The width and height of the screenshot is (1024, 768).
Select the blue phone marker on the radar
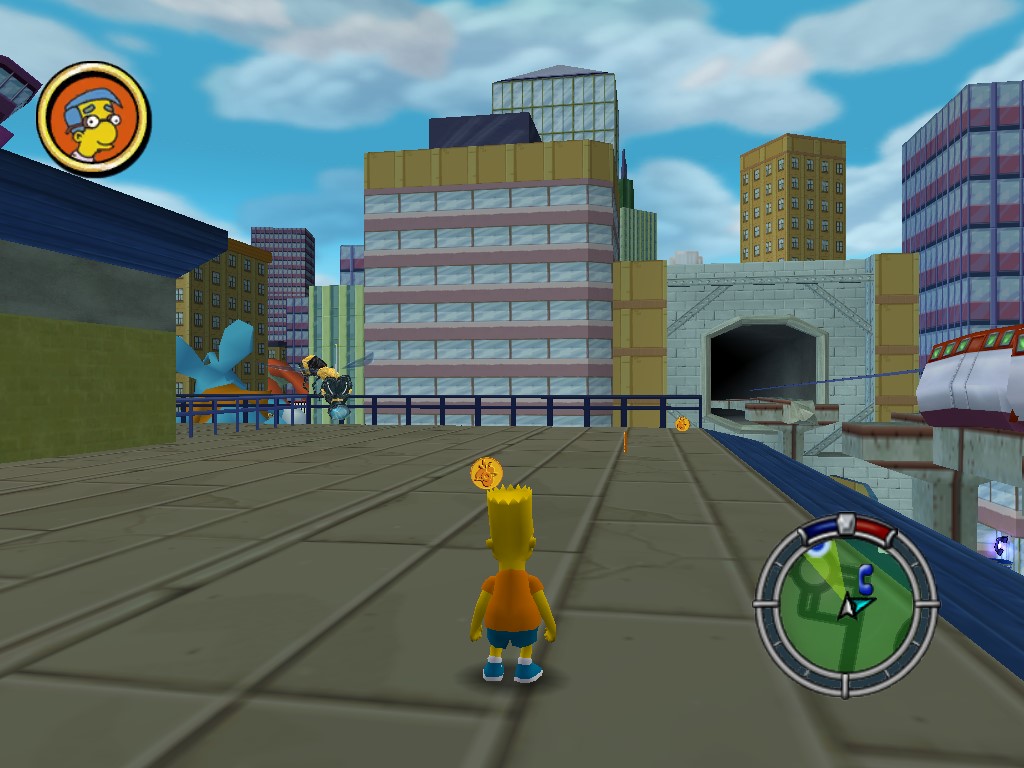click(865, 575)
